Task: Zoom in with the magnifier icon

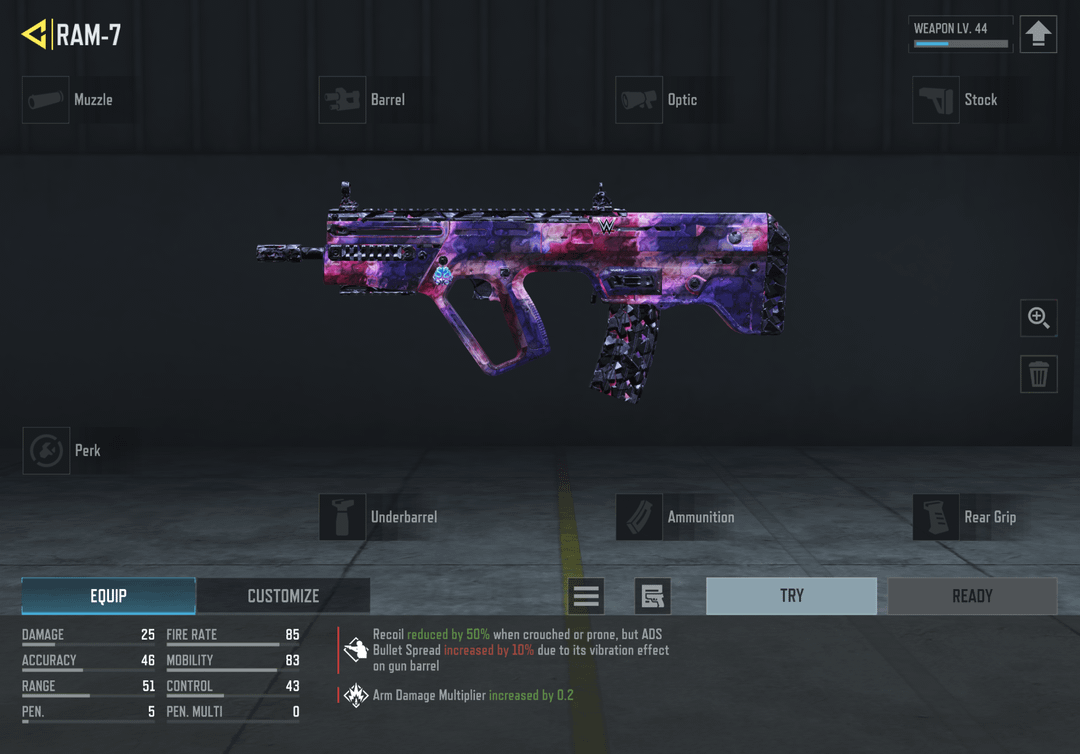Action: click(x=1039, y=318)
